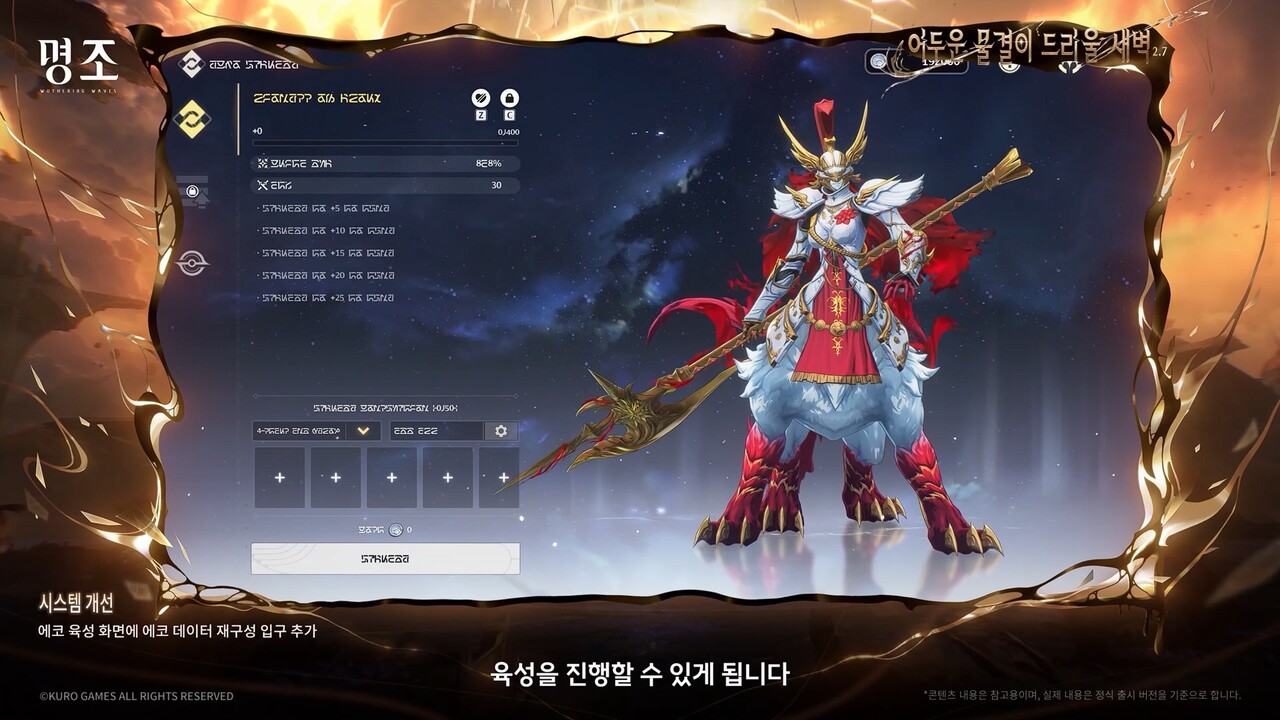Open the gear settings for auto-fill
The width and height of the screenshot is (1280, 720).
tap(501, 431)
